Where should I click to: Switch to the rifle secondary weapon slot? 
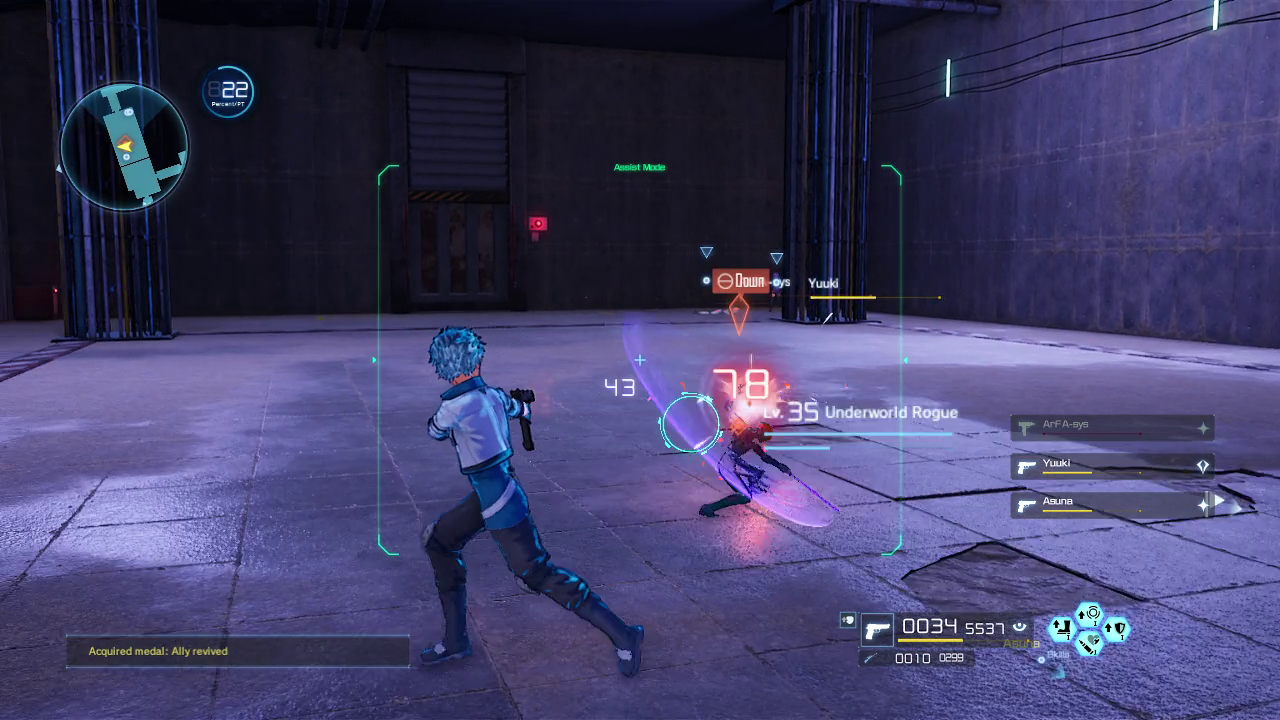tap(872, 658)
